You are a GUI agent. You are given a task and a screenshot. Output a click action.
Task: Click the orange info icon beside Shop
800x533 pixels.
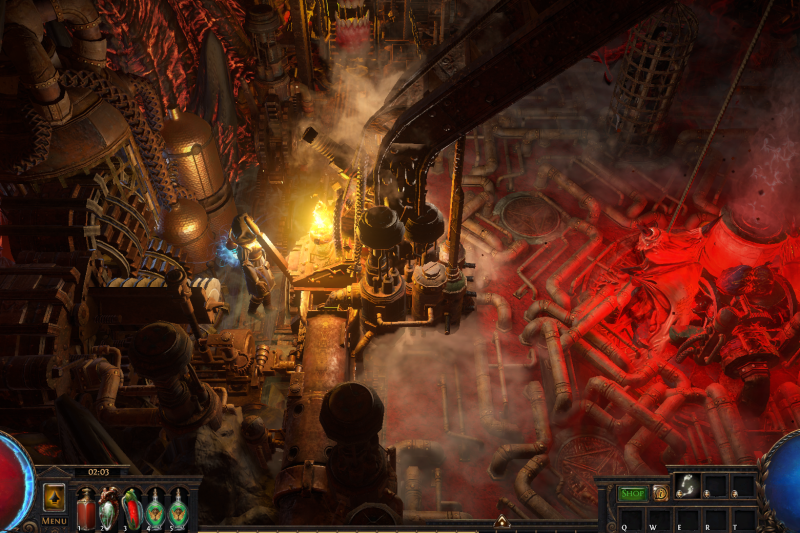(x=660, y=493)
